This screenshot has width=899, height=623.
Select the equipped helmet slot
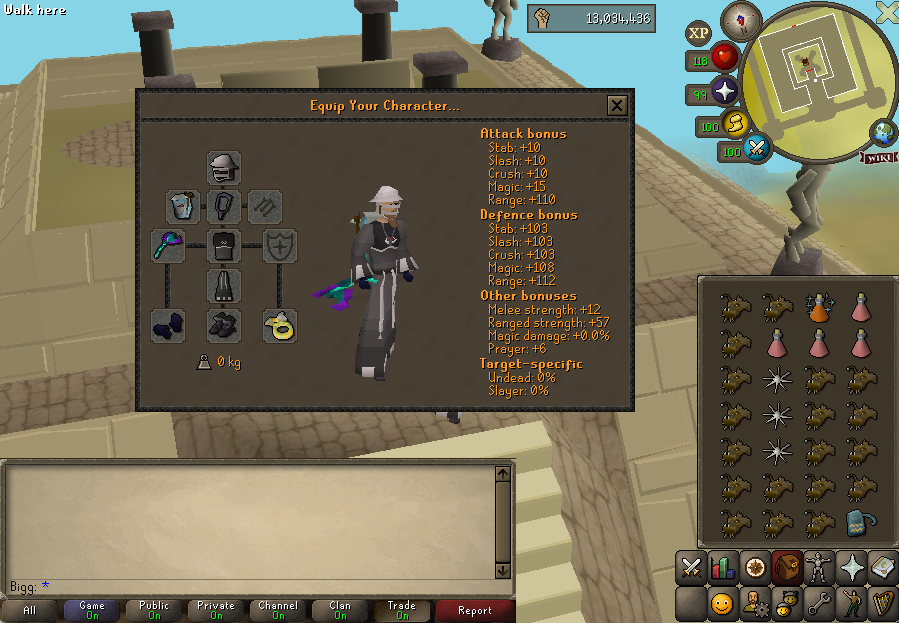point(224,167)
